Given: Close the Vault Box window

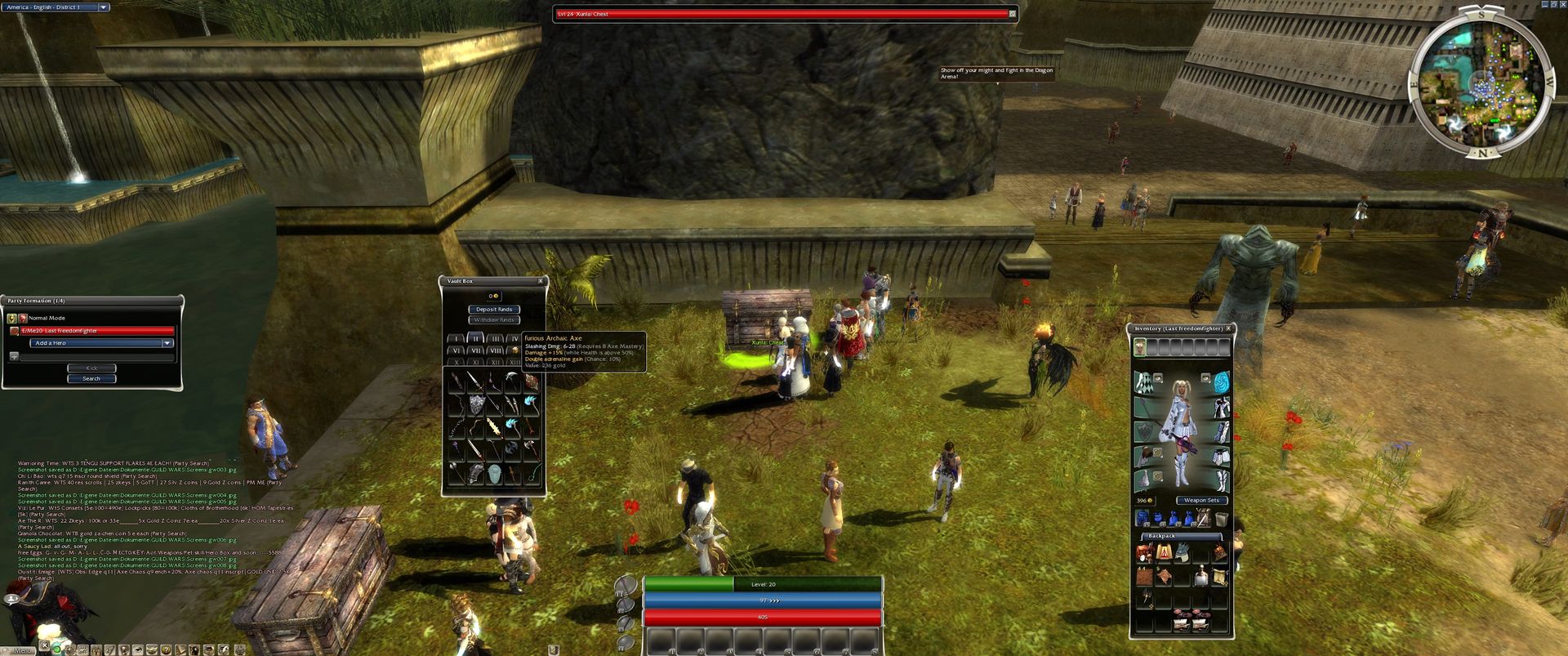Looking at the screenshot, I should [x=540, y=281].
